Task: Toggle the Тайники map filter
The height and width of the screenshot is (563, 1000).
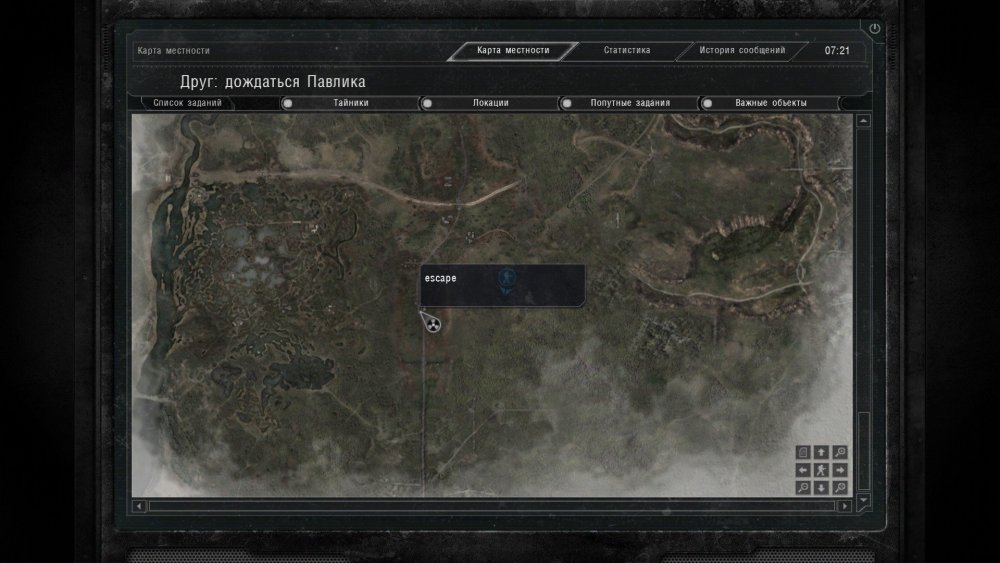Action: coord(287,103)
